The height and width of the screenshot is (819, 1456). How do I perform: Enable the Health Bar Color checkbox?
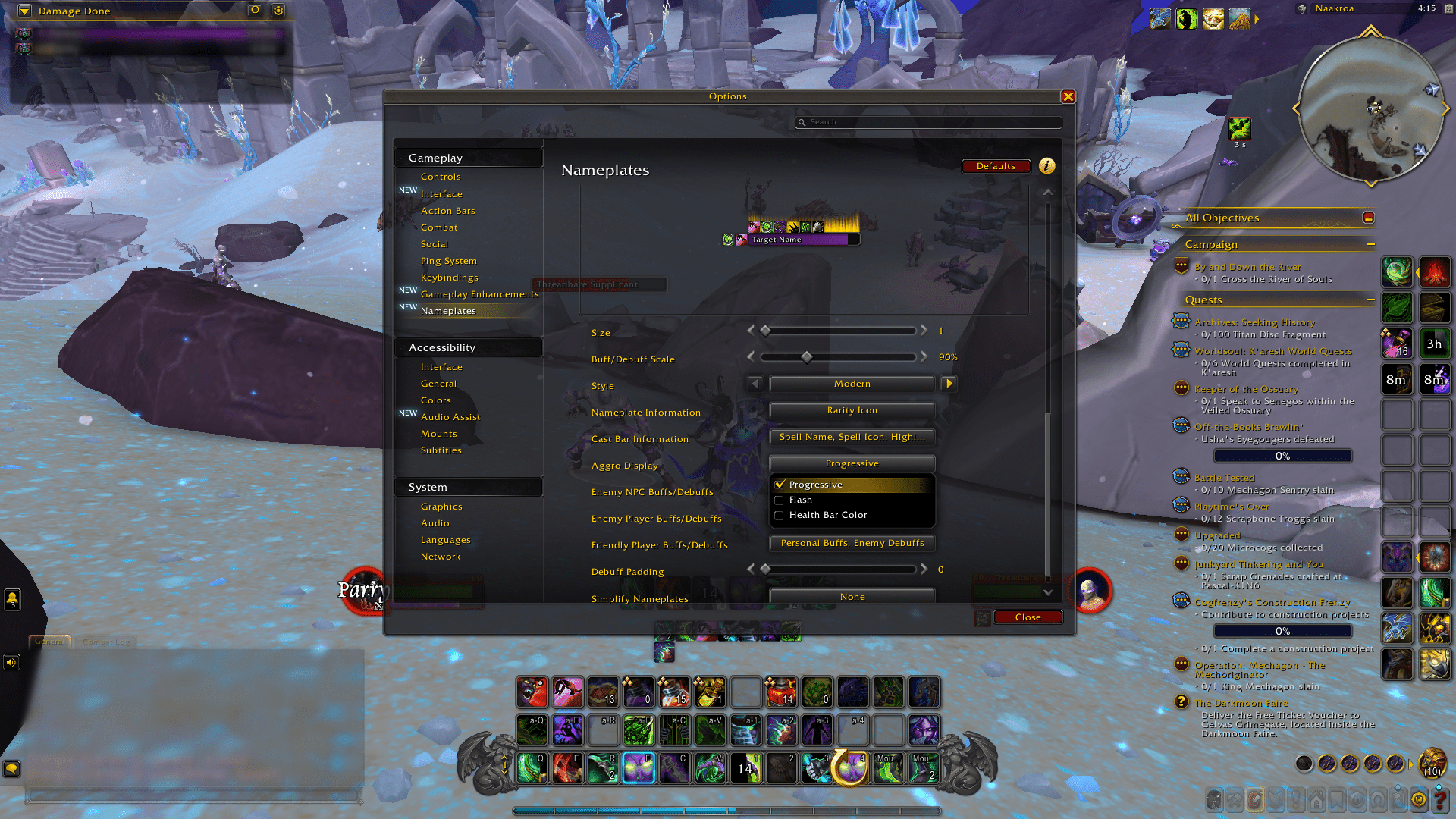point(780,515)
